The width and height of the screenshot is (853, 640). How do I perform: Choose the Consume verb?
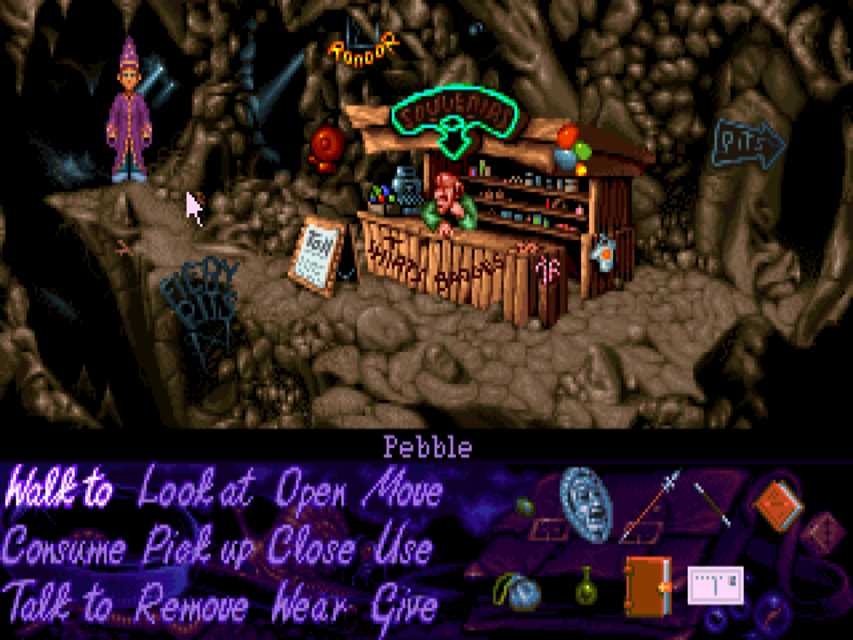point(64,549)
